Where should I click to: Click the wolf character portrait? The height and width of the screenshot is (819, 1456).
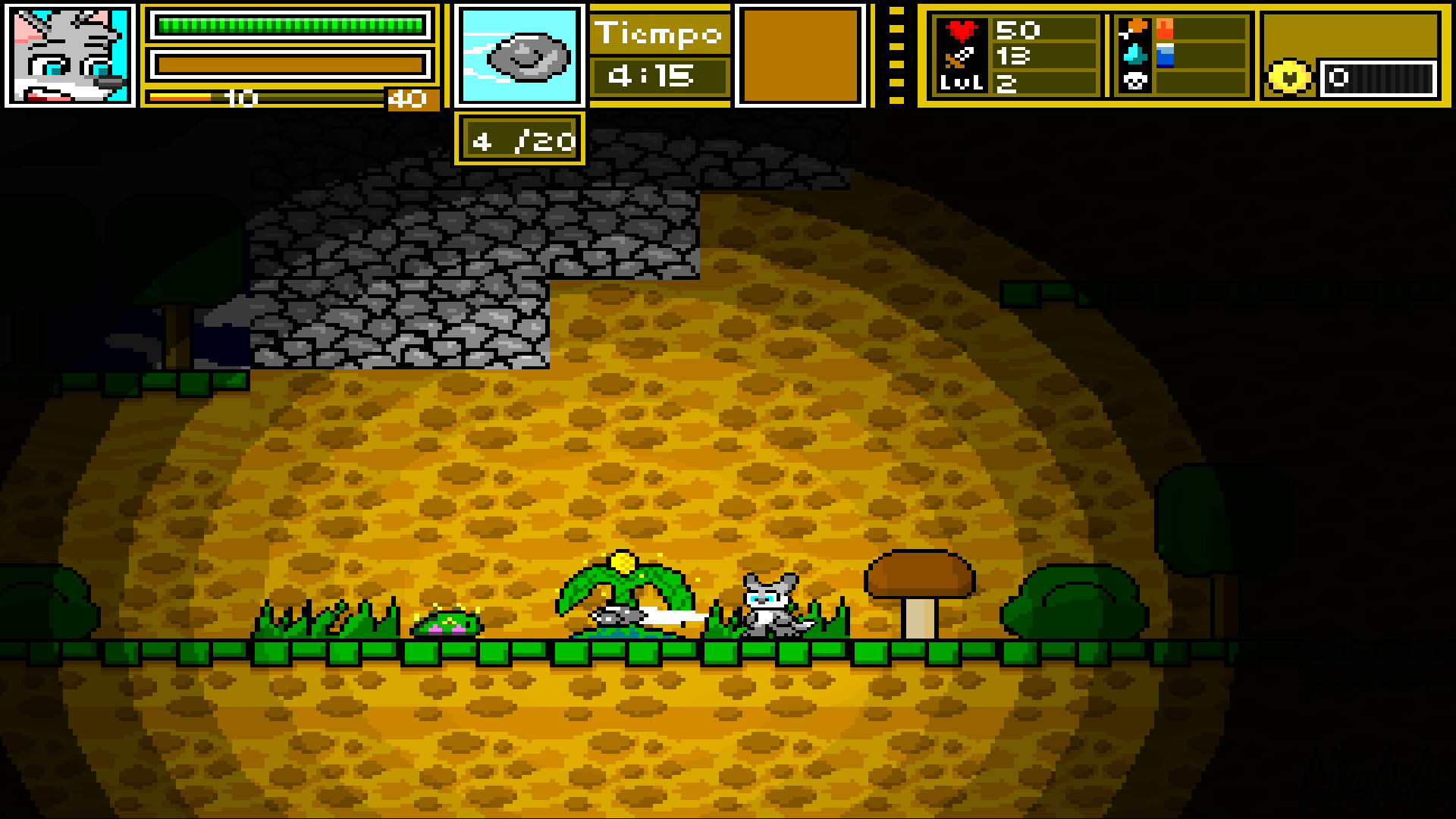[67, 55]
